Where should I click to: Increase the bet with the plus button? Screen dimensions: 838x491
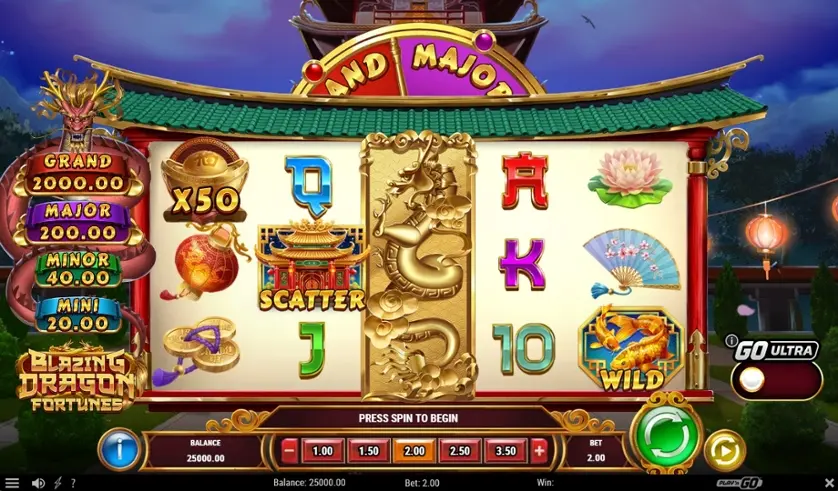pos(540,450)
